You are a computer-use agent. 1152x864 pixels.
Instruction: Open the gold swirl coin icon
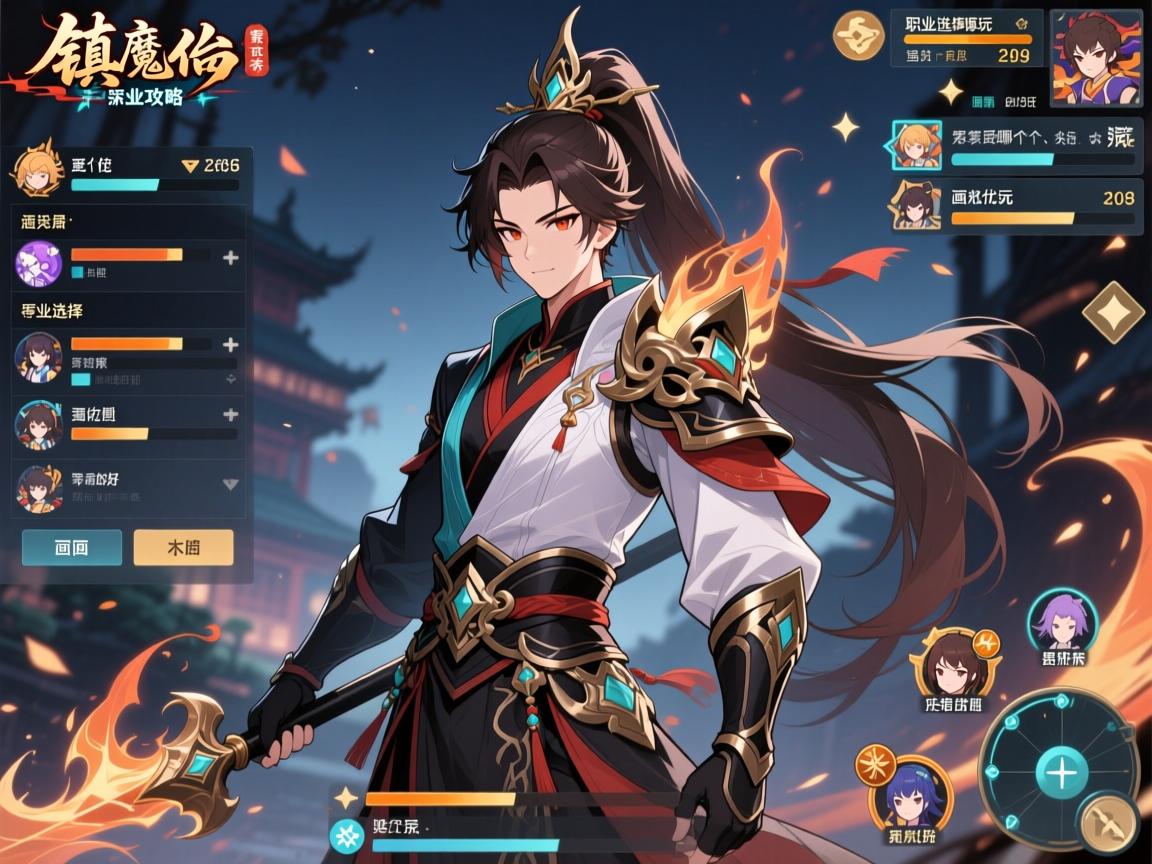(858, 35)
